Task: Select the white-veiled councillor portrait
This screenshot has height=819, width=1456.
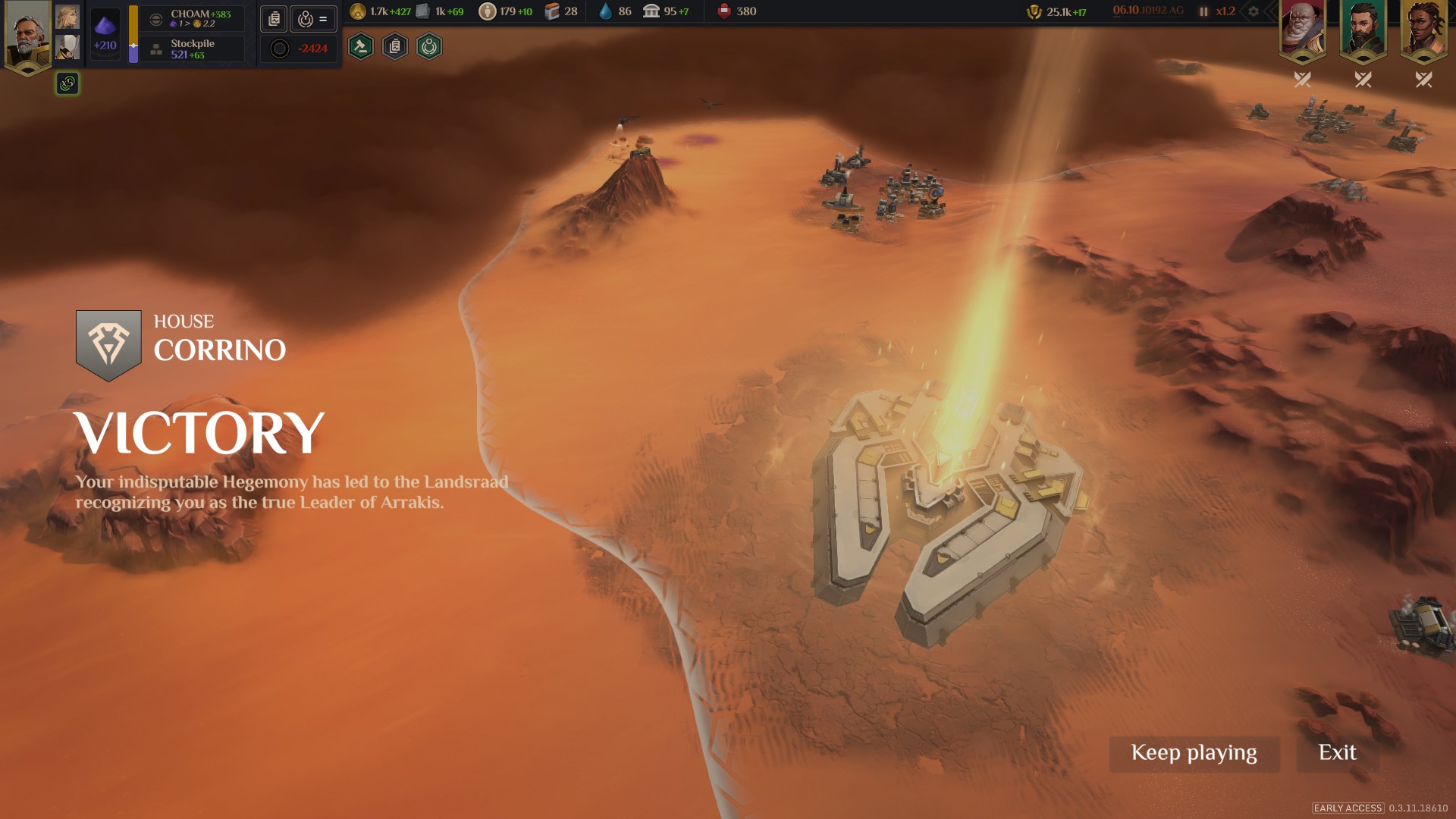Action: point(67,47)
